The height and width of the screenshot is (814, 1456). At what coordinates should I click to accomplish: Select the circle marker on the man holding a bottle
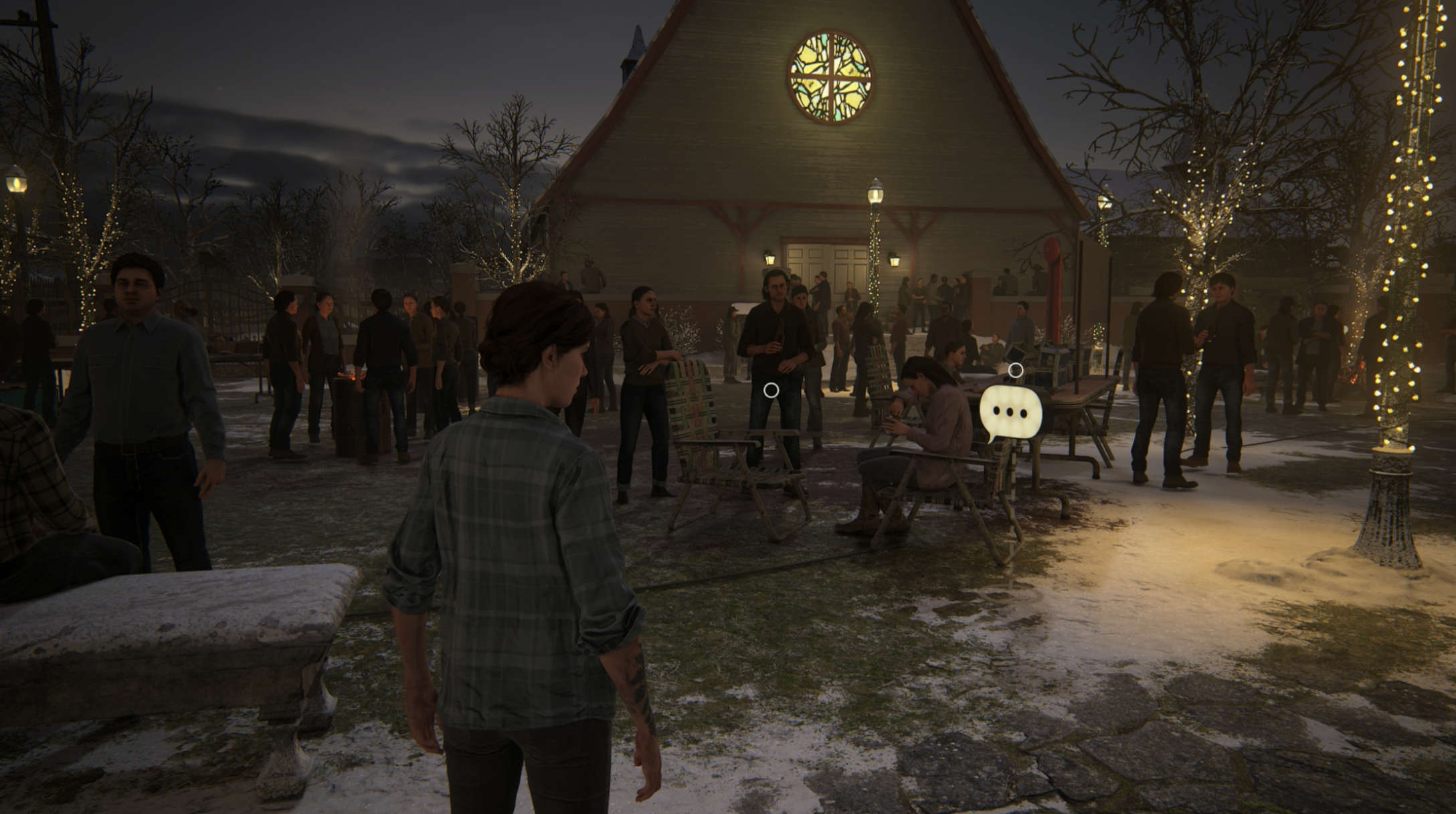771,390
